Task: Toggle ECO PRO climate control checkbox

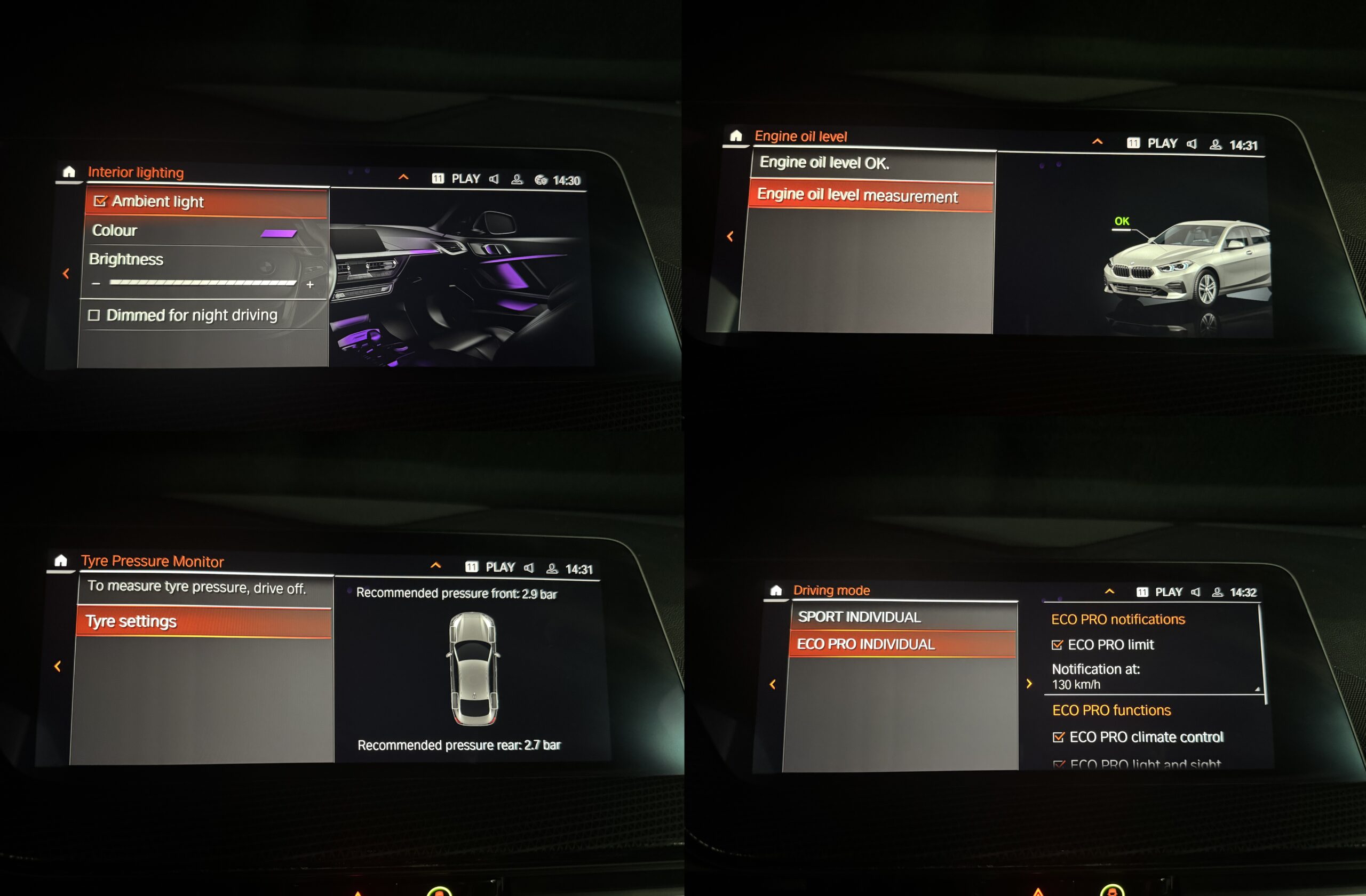Action: 1058,738
